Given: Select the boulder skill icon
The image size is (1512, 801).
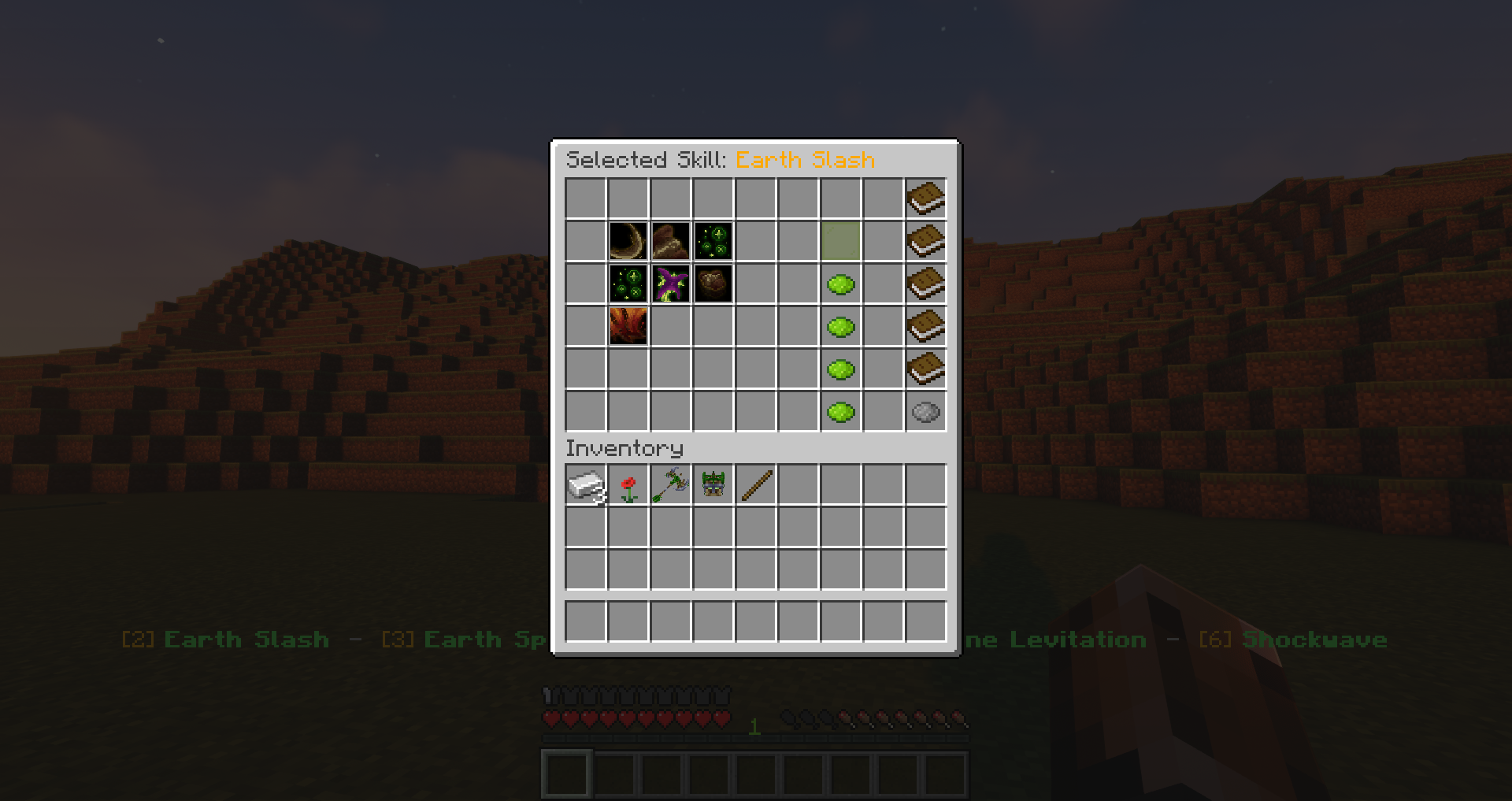Looking at the screenshot, I should click(713, 284).
